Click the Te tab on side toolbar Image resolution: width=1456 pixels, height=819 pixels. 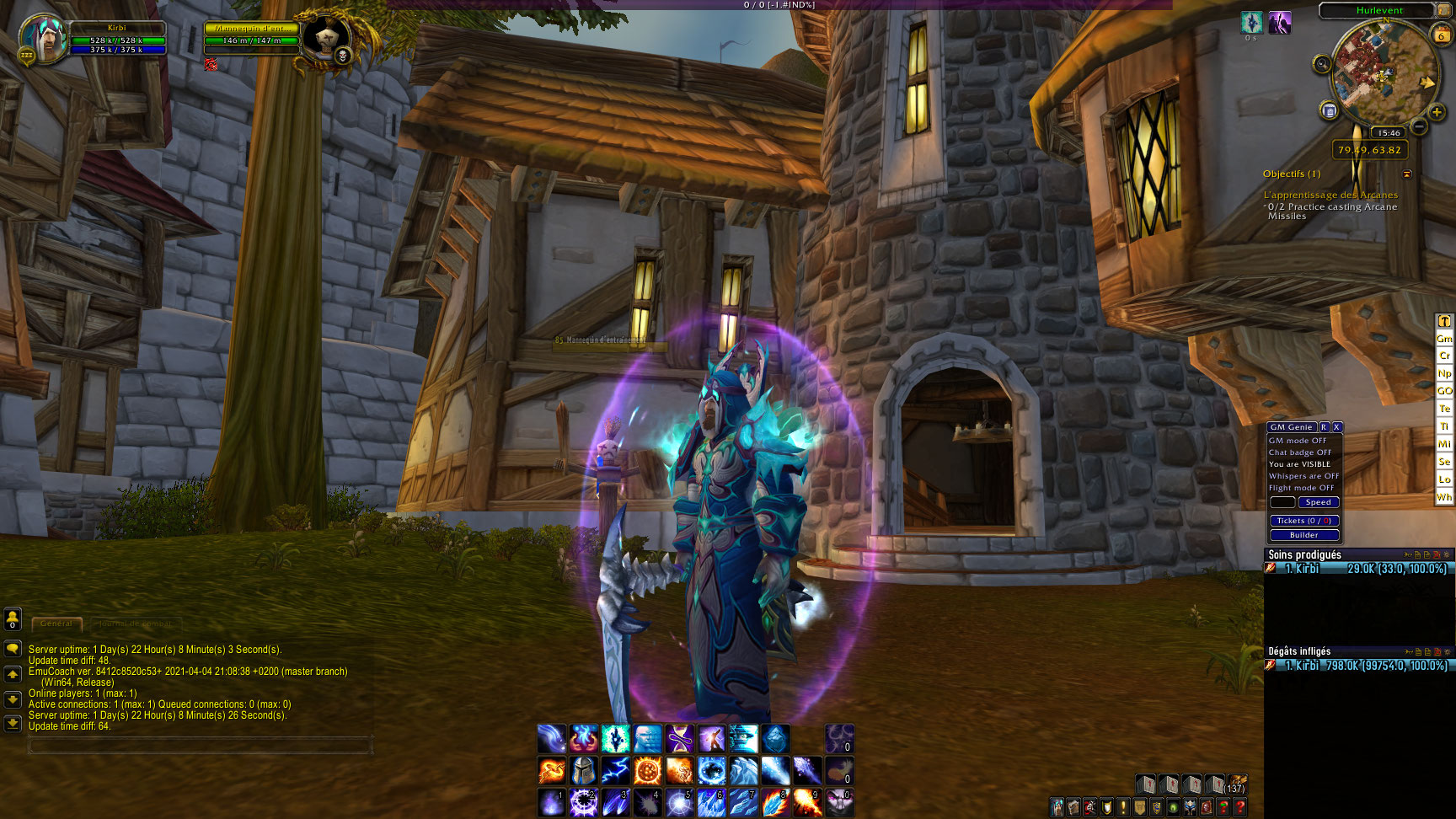coord(1444,409)
